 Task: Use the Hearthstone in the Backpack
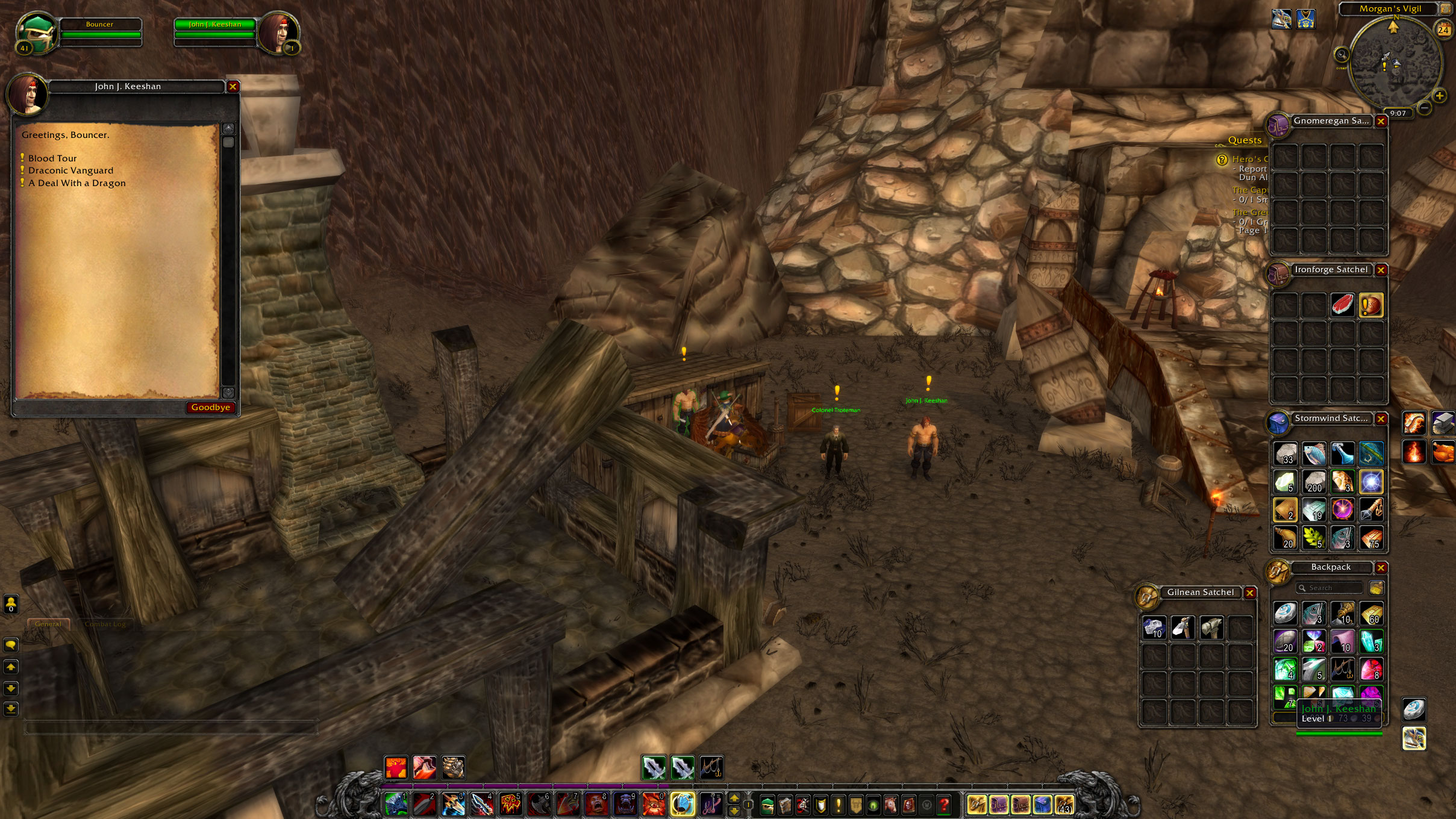[1284, 613]
